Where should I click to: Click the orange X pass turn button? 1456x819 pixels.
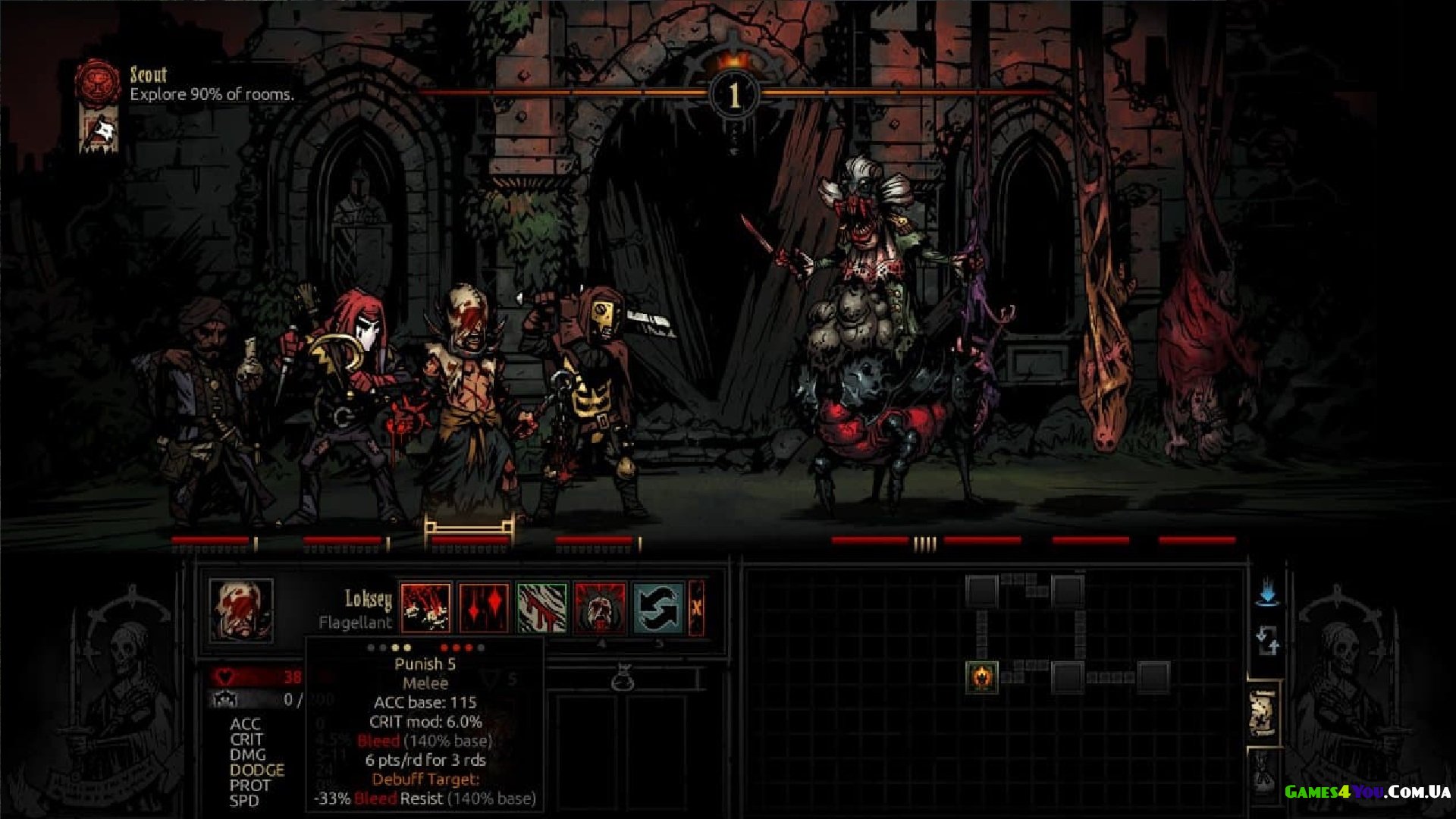(x=697, y=607)
